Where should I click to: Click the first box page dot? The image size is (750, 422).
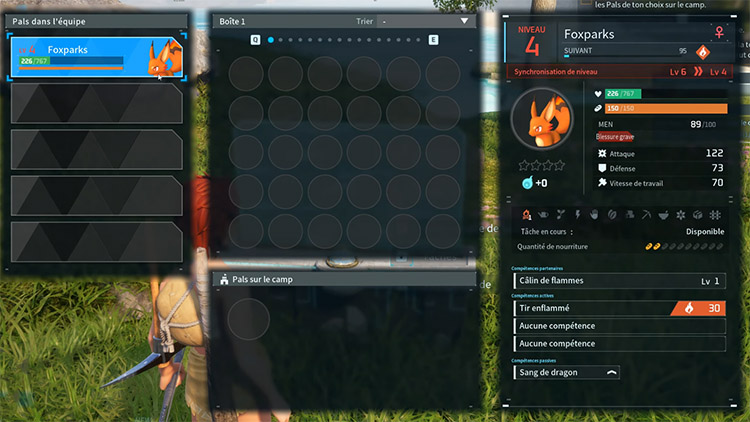271,40
